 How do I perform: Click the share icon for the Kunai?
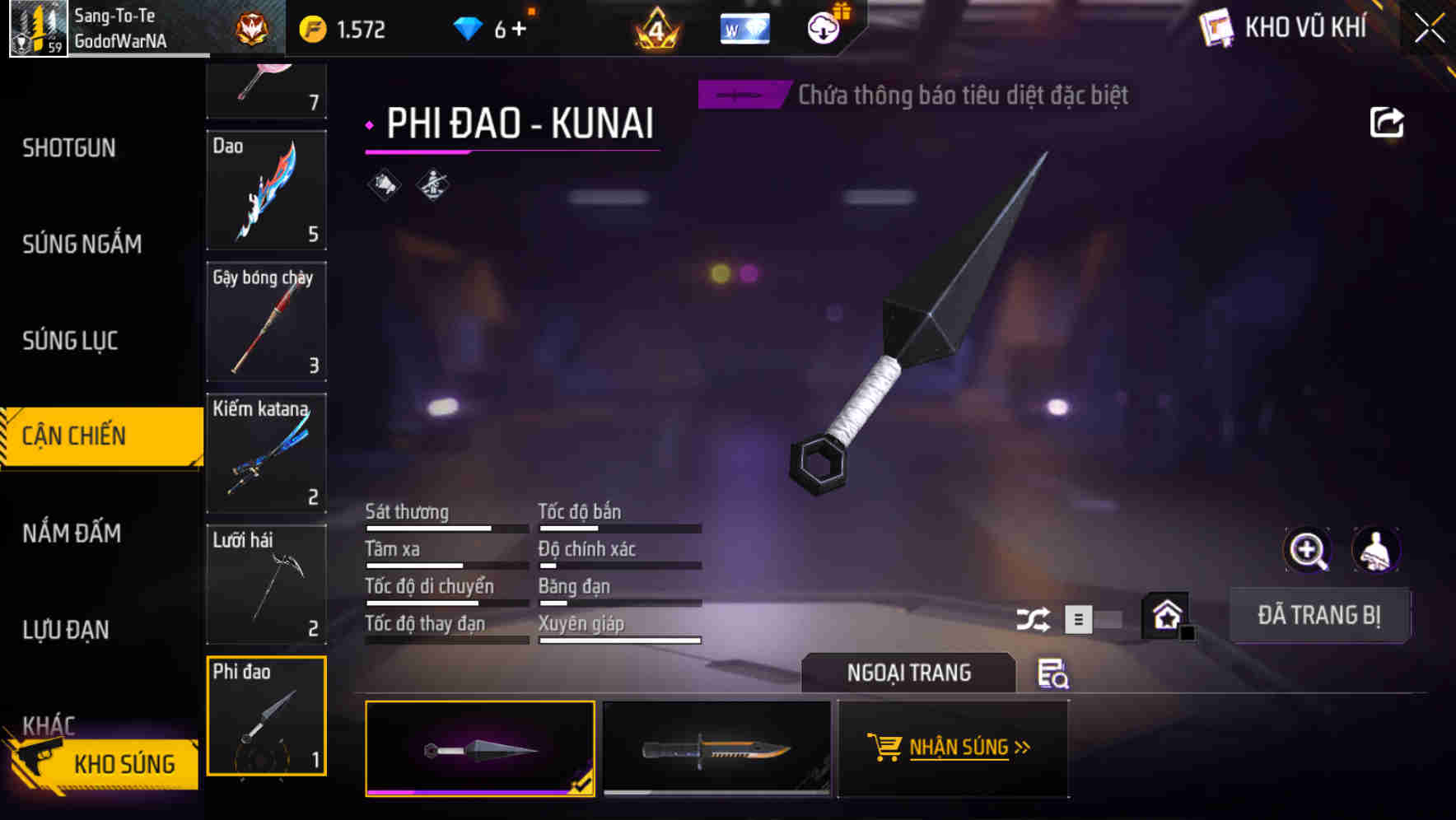(1387, 121)
